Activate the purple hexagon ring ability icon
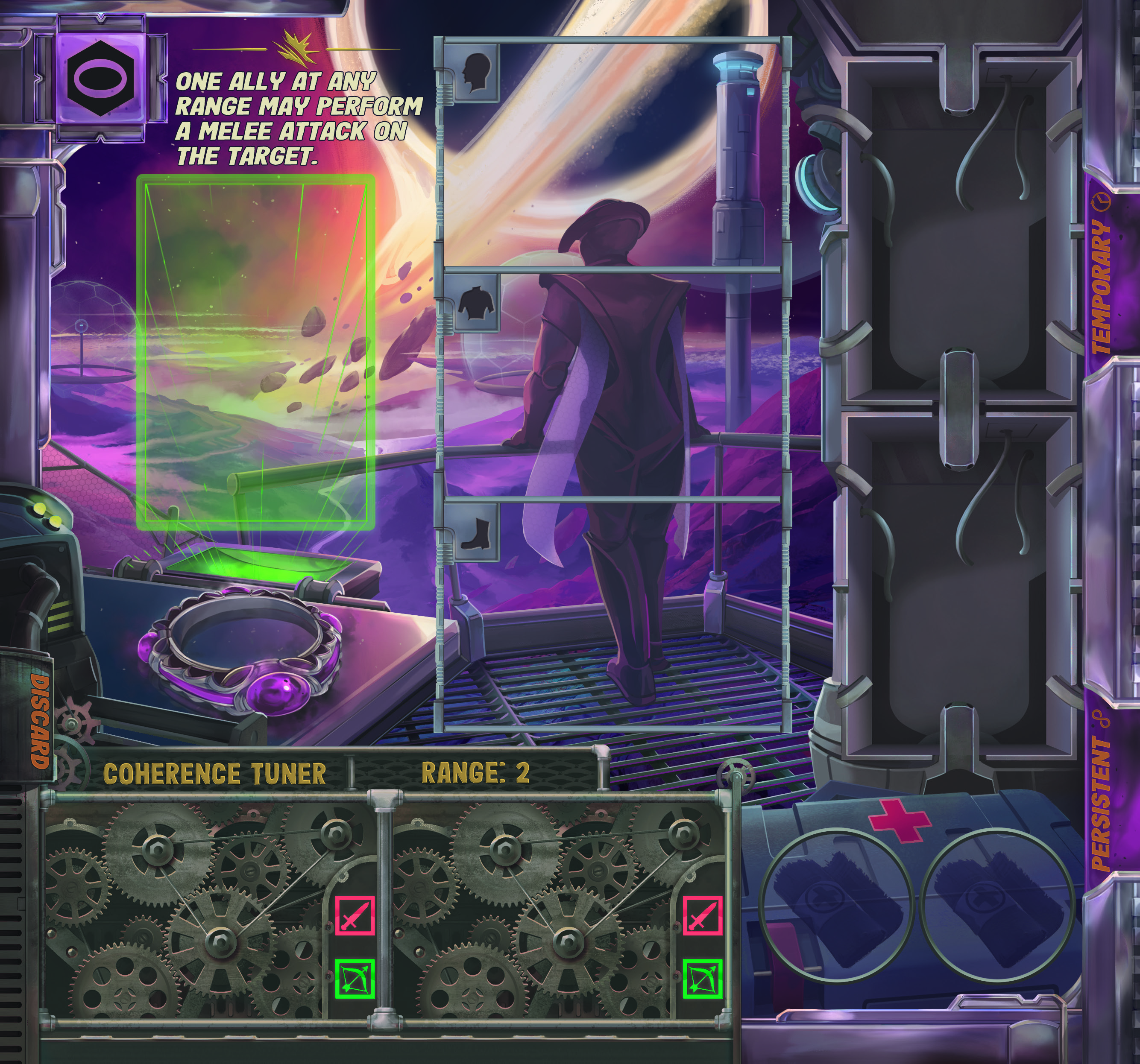The width and height of the screenshot is (1140, 1064). pyautogui.click(x=100, y=79)
